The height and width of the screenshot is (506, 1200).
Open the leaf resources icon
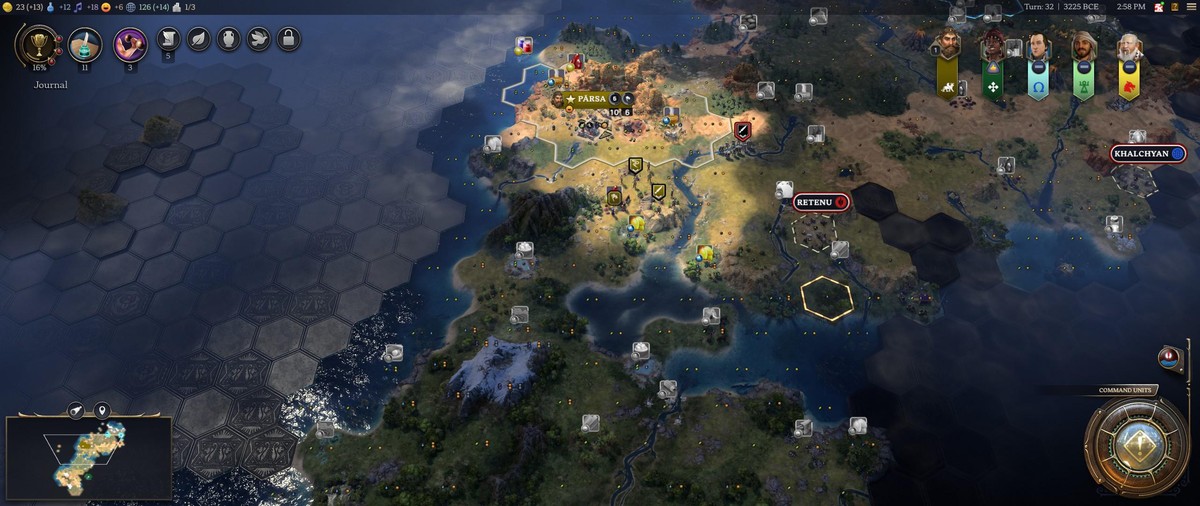coord(198,39)
